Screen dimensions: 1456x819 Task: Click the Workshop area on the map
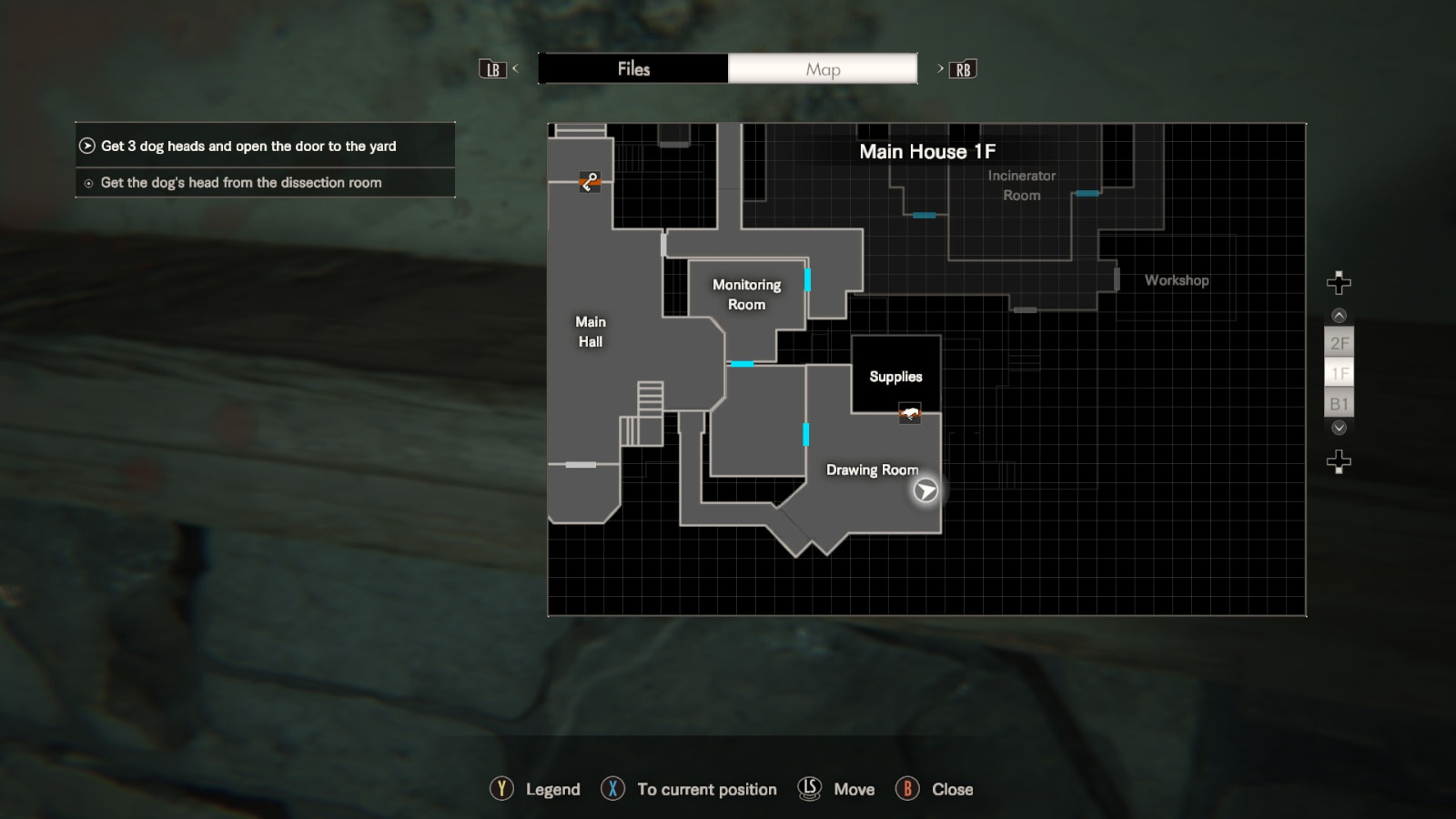click(x=1177, y=280)
